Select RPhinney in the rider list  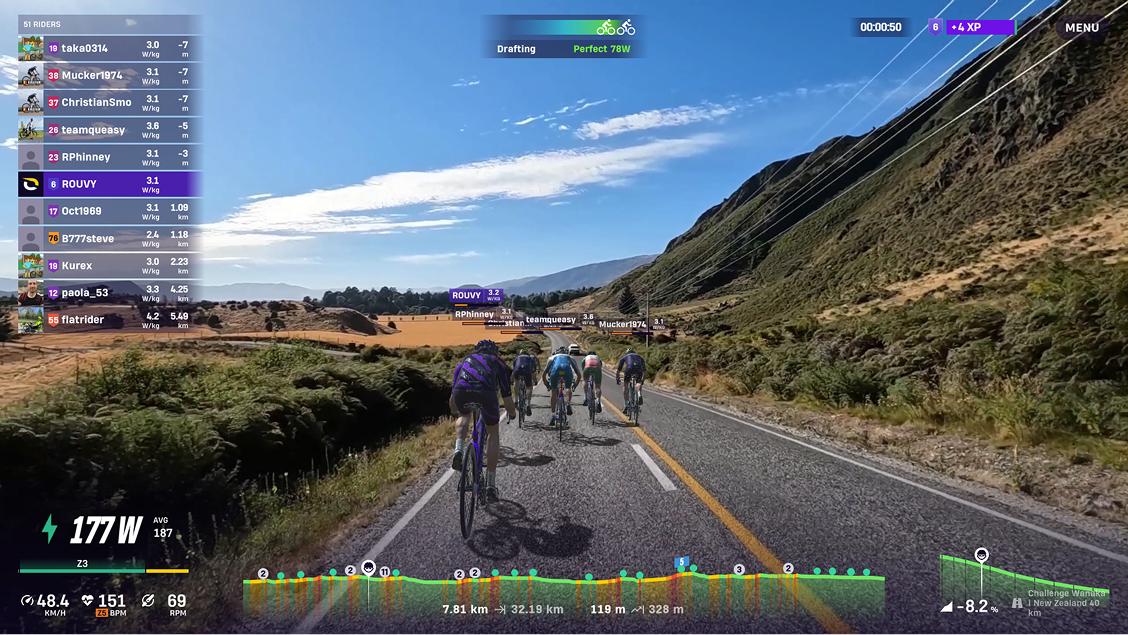tap(110, 156)
